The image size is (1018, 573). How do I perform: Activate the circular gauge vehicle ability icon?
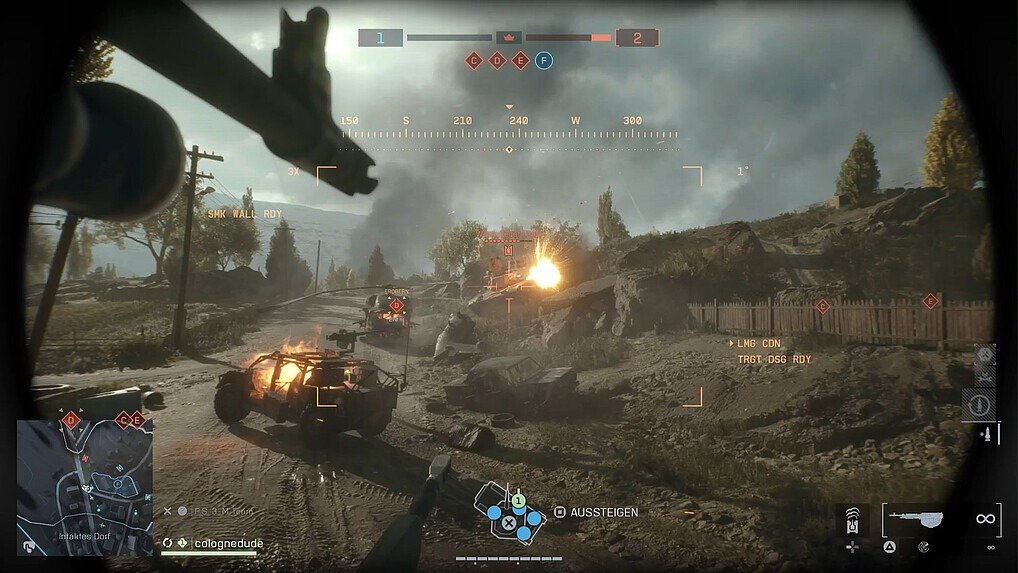click(978, 404)
